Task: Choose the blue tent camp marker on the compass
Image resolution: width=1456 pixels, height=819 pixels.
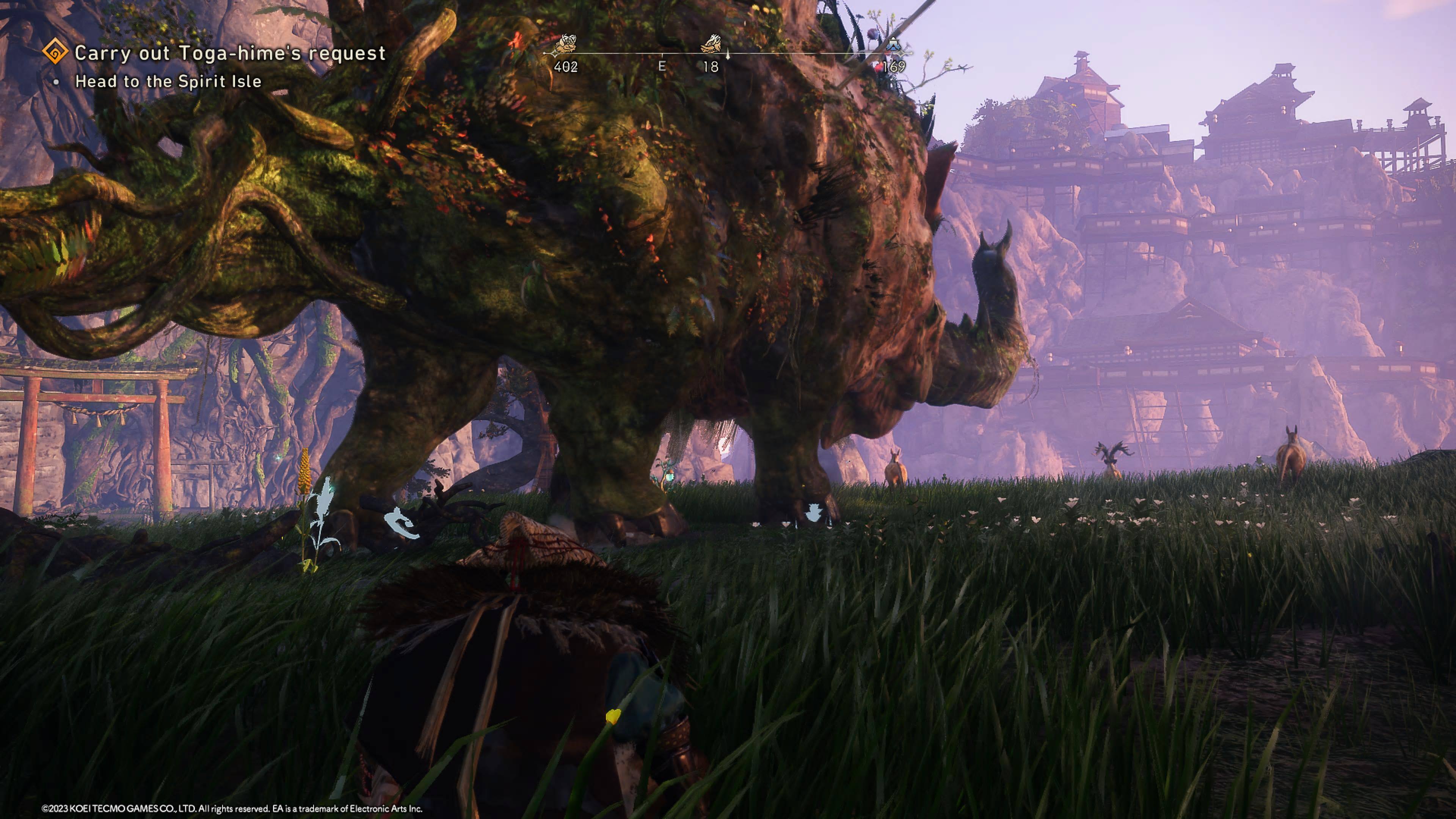Action: pyautogui.click(x=893, y=44)
